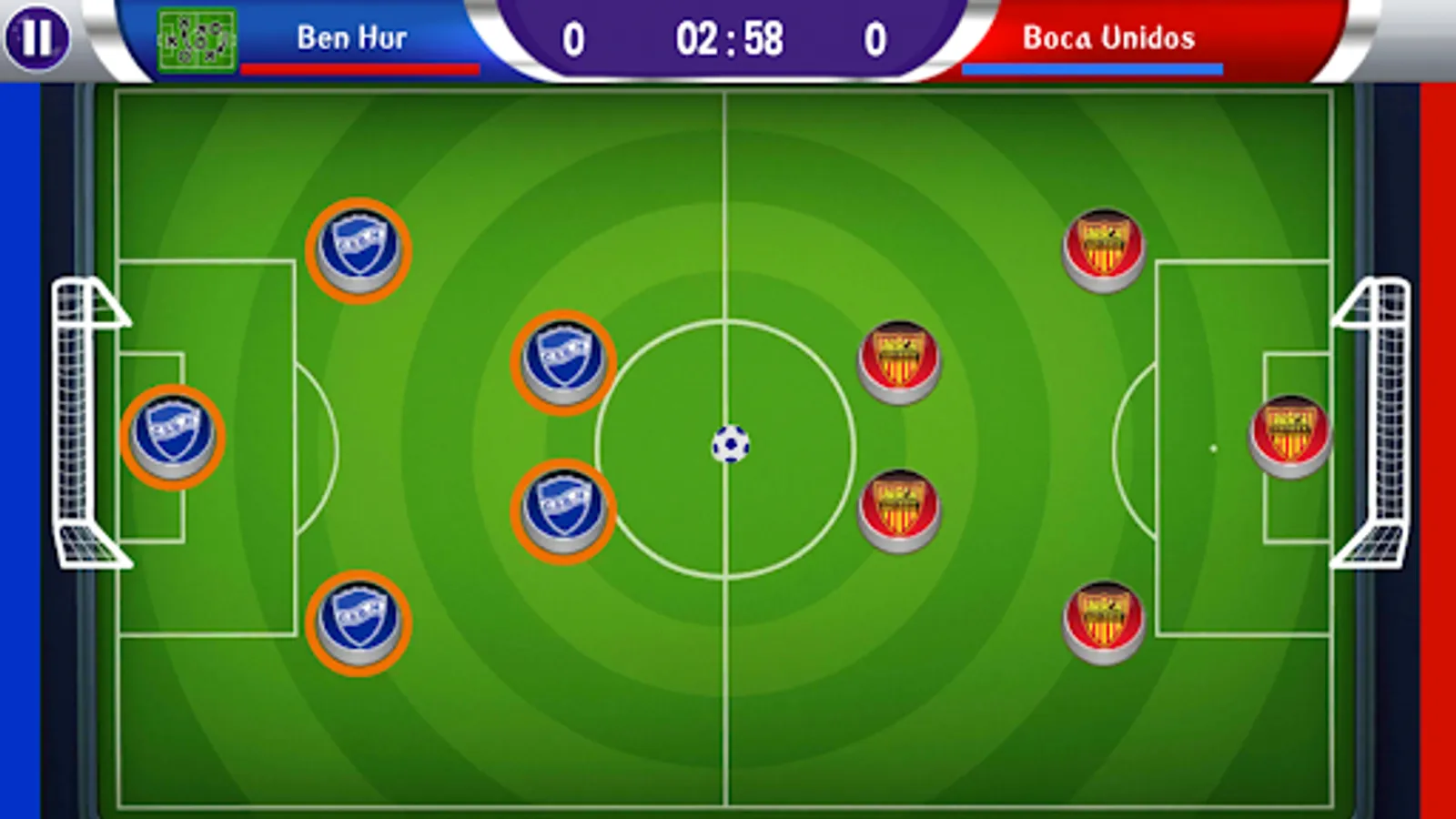
Task: Click the blue progress bar under Boca Unidos
Action: point(1092,66)
